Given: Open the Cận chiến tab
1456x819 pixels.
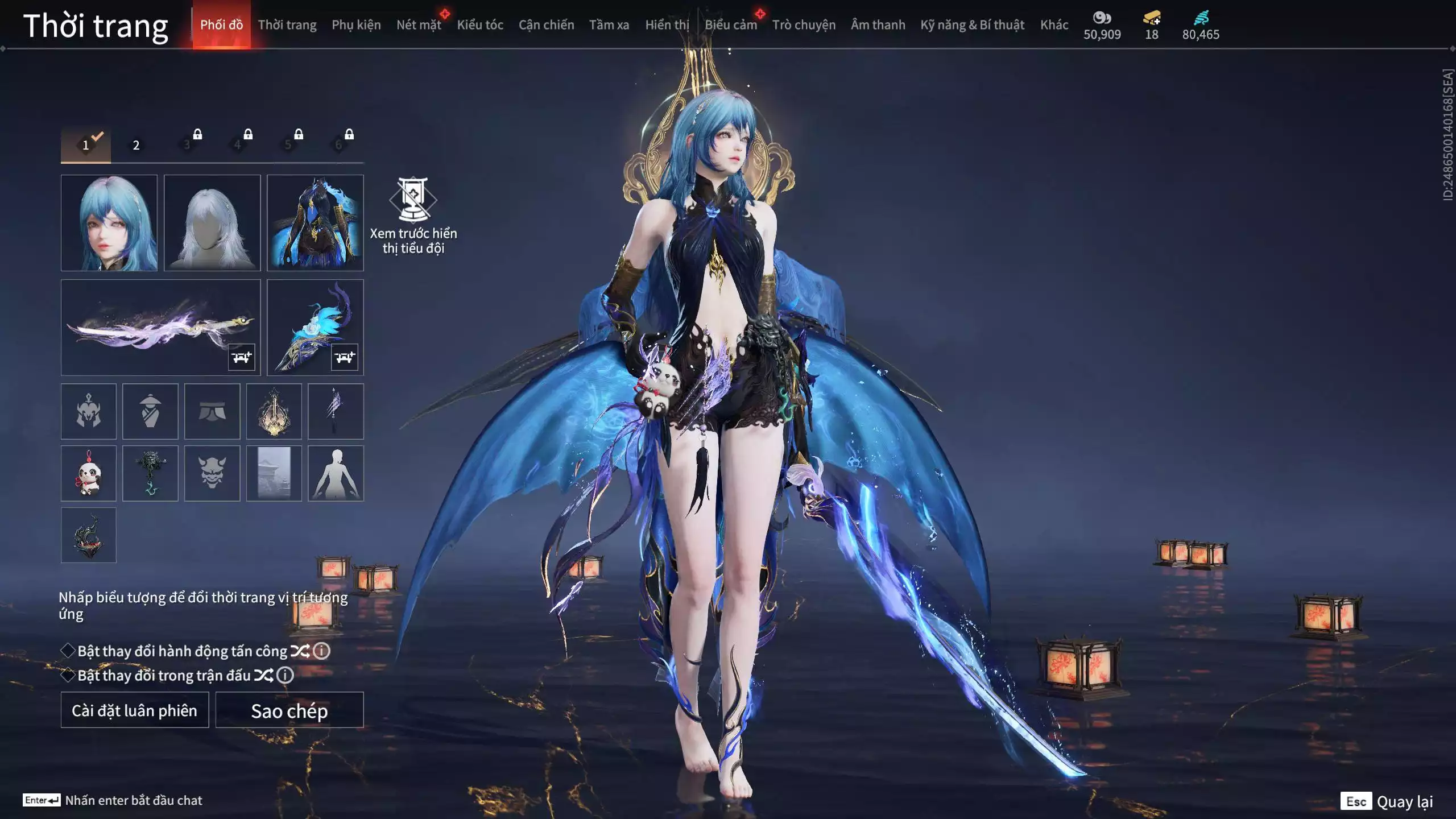Looking at the screenshot, I should [x=546, y=25].
